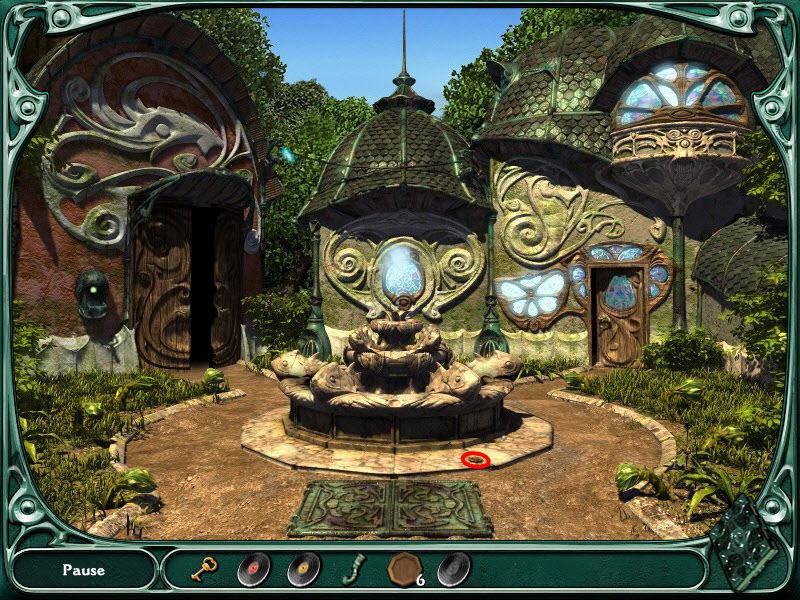Select the green curved pipe item
Viewport: 800px width, 600px height.
[352, 570]
